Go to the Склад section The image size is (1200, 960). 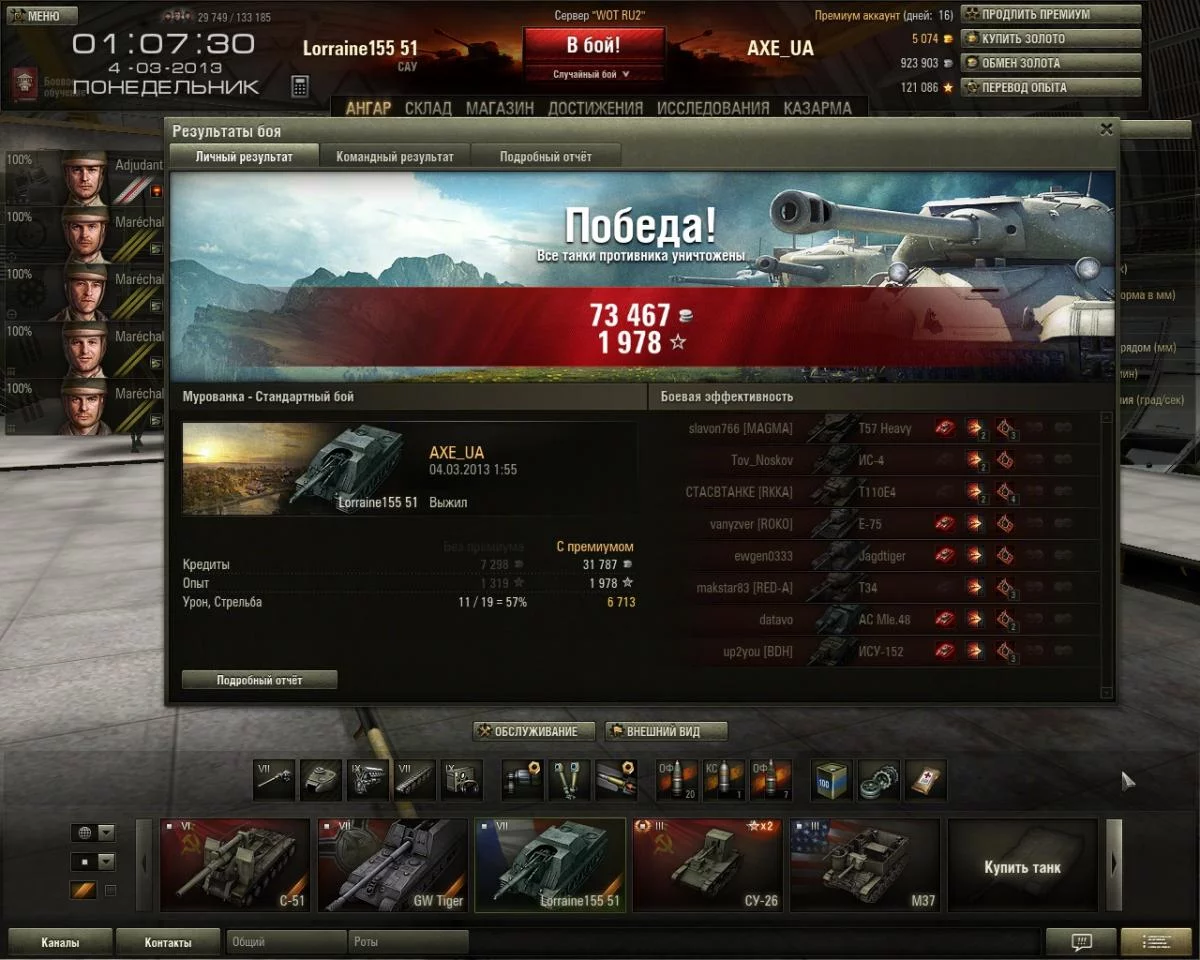click(x=428, y=108)
